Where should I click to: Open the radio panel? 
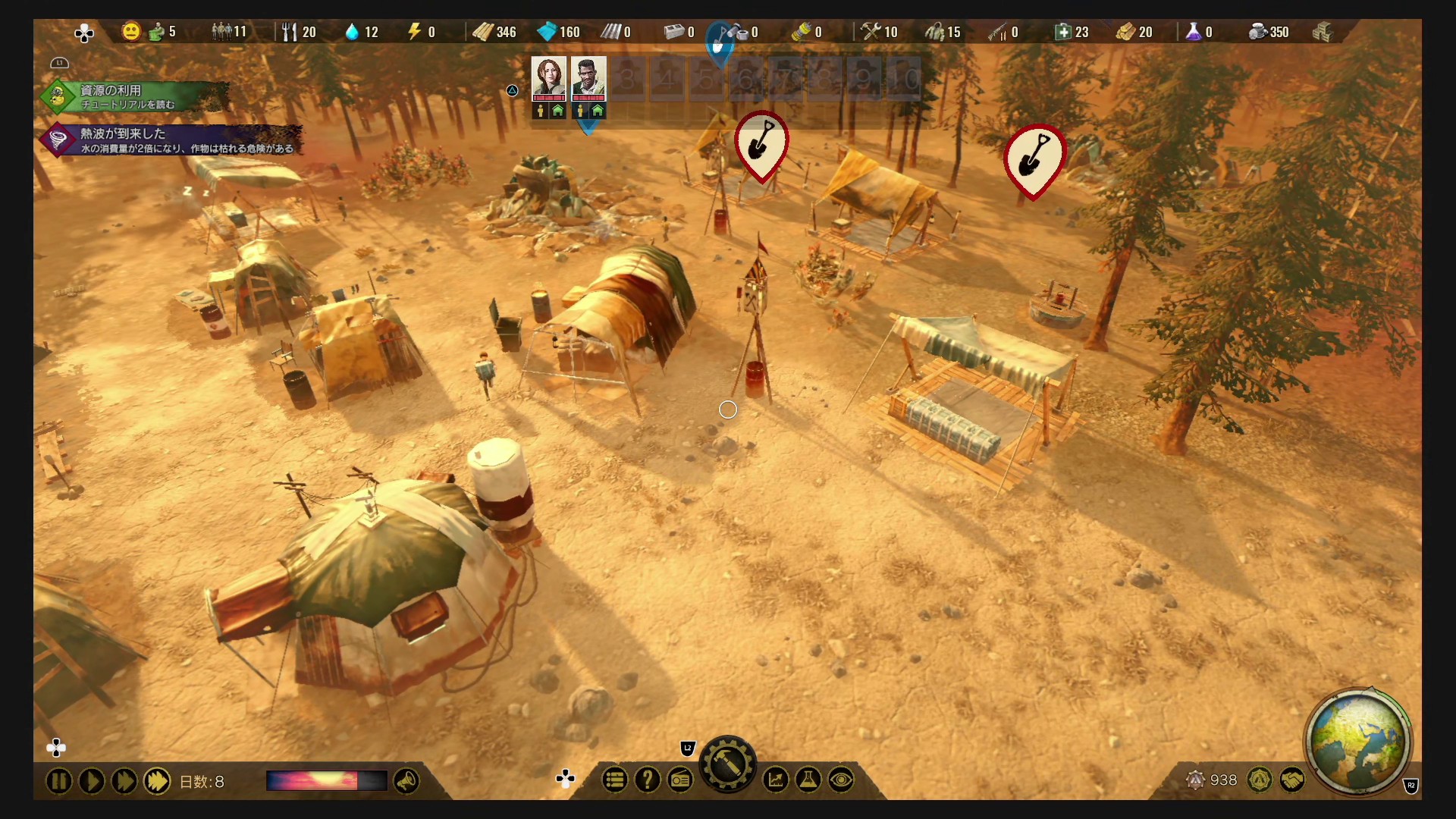pyautogui.click(x=680, y=780)
